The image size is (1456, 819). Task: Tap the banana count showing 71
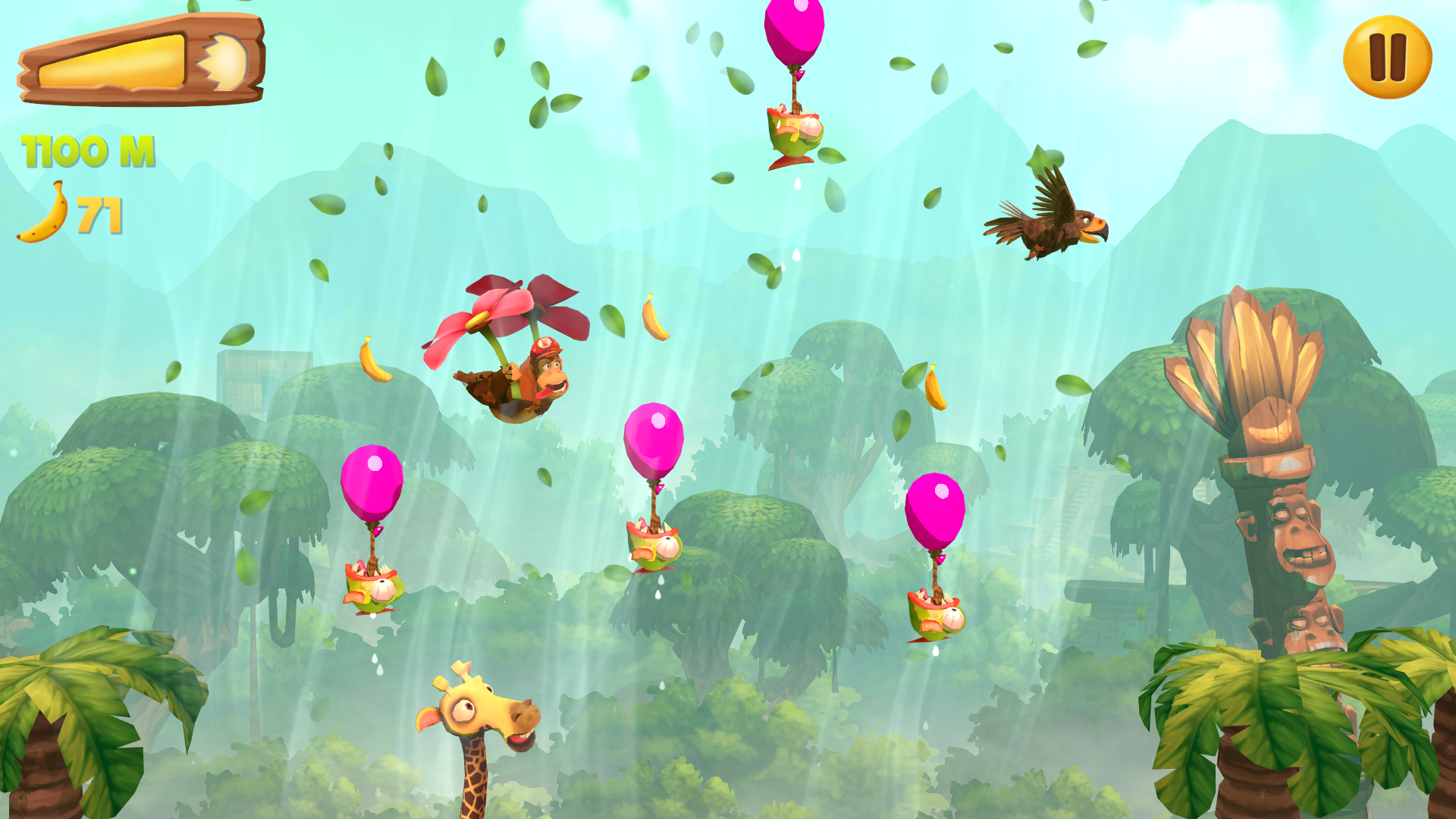point(101,215)
